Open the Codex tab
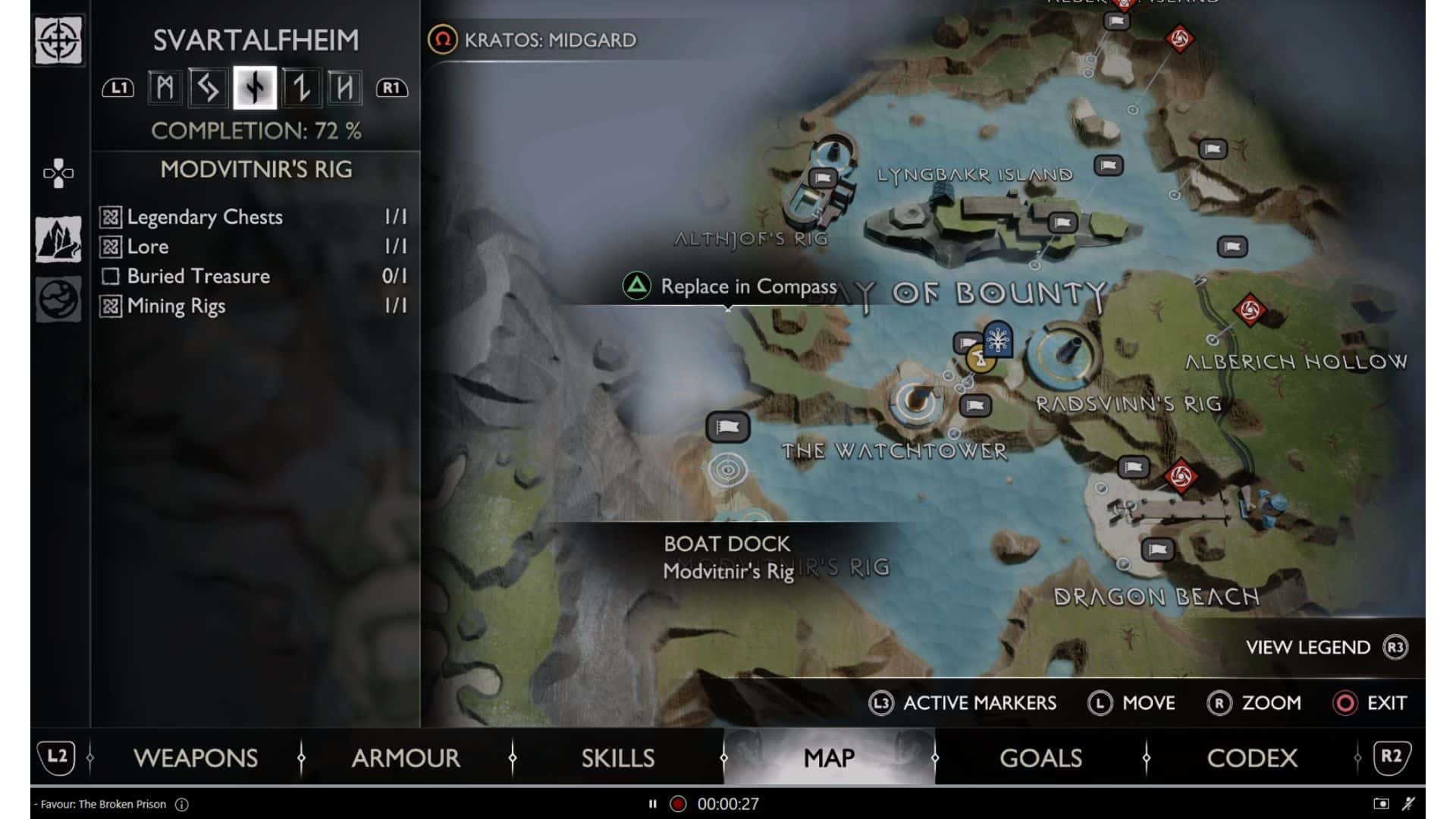 point(1252,758)
